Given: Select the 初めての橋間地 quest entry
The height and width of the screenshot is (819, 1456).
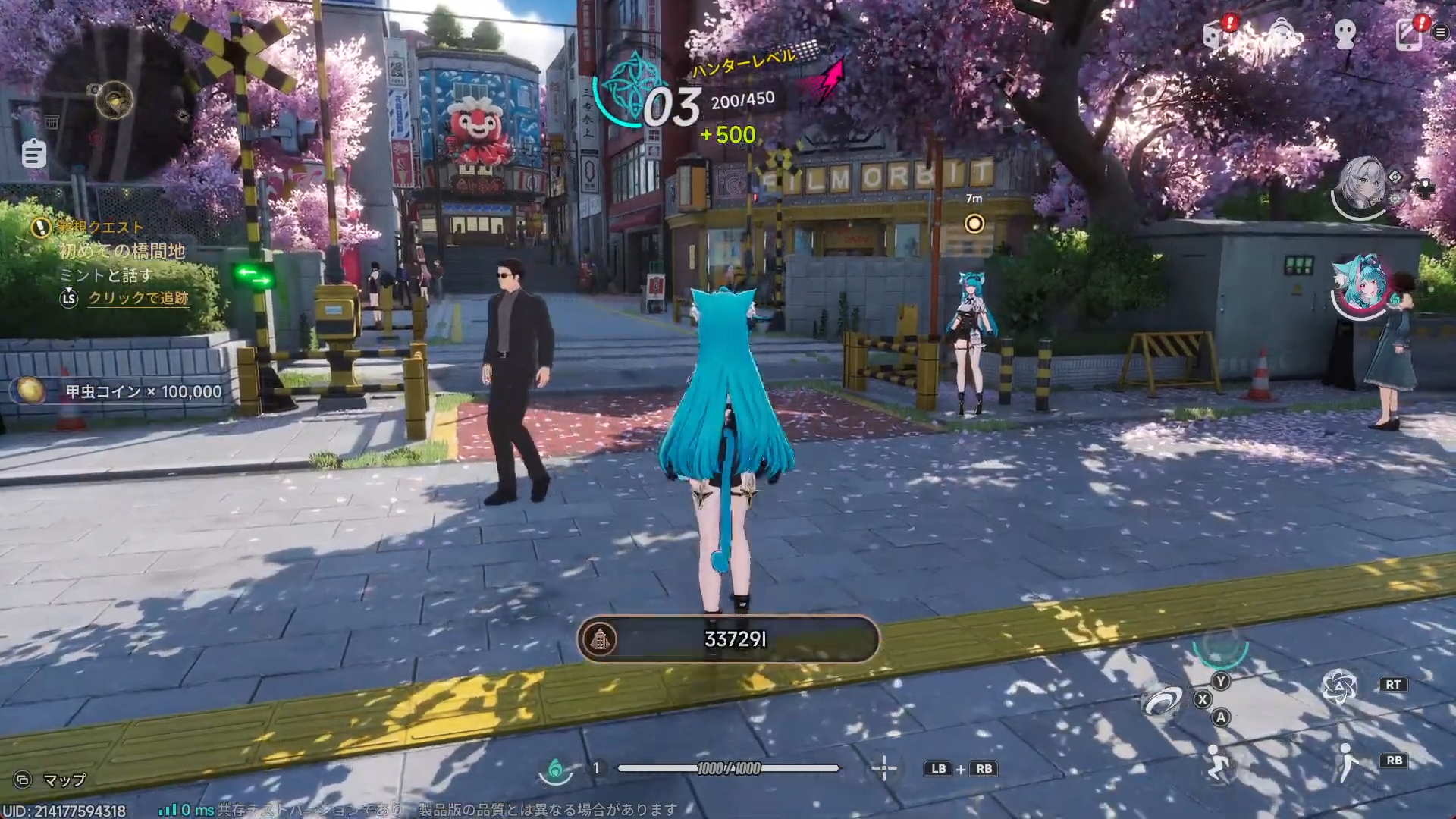Looking at the screenshot, I should coord(122,251).
